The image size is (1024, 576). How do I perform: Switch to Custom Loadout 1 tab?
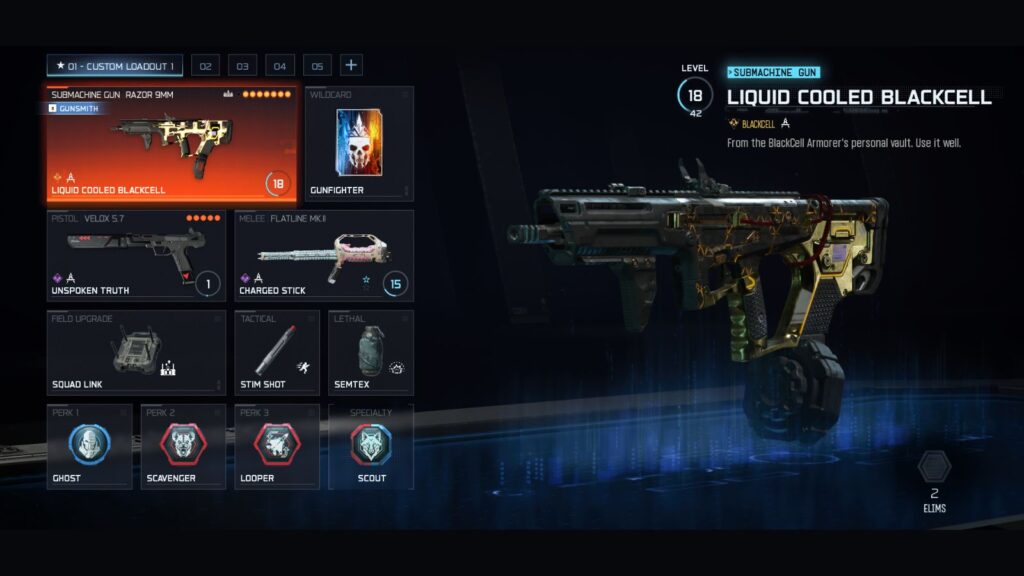point(115,66)
